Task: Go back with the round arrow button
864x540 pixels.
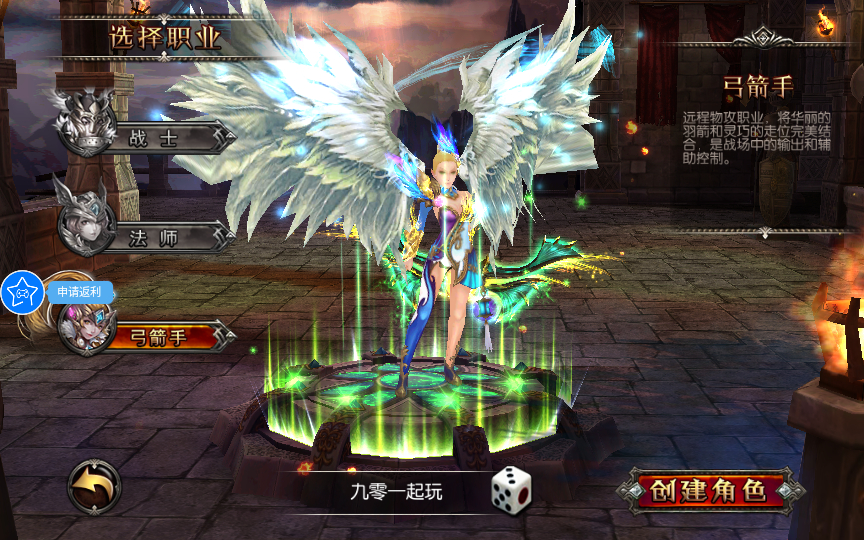Action: (94, 487)
